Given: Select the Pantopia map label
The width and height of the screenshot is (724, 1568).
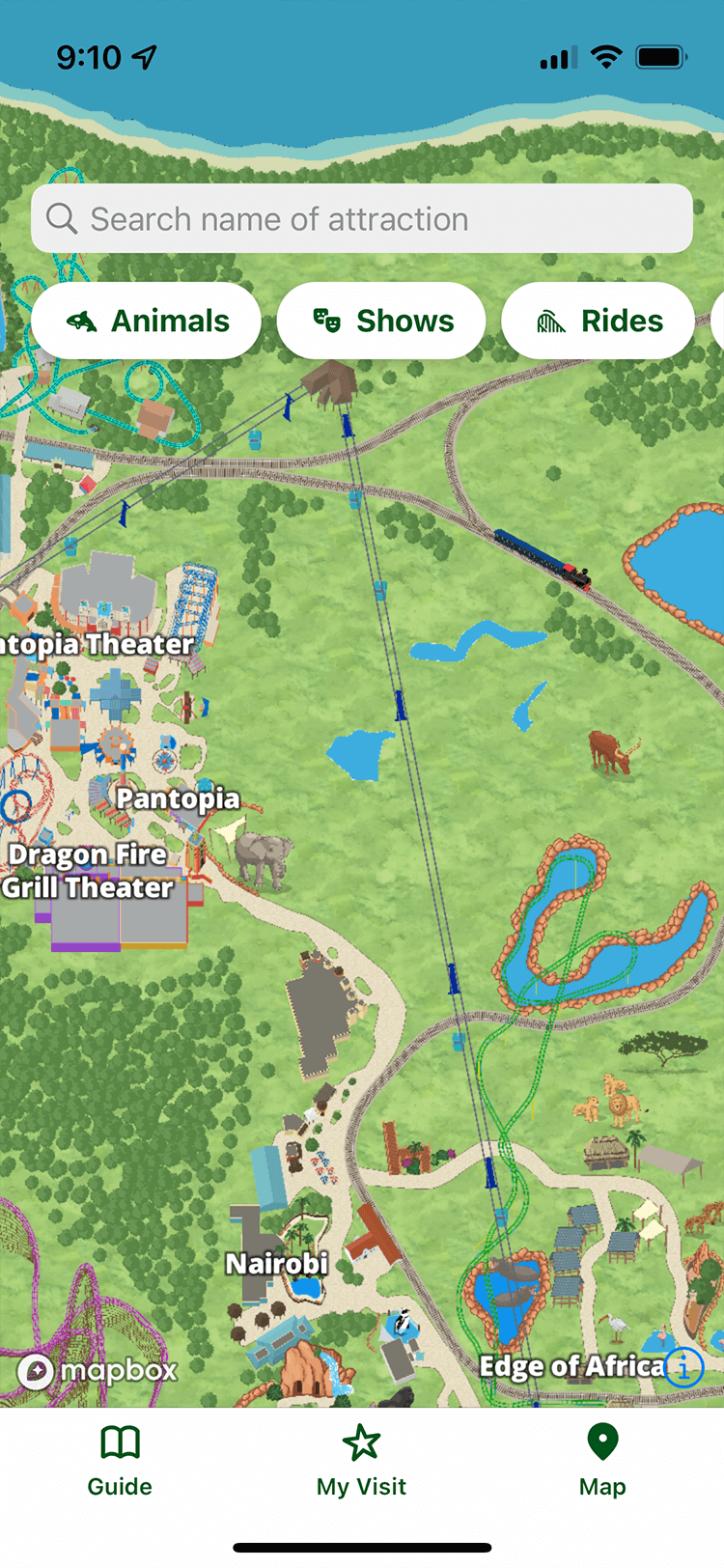Looking at the screenshot, I should coord(178,798).
